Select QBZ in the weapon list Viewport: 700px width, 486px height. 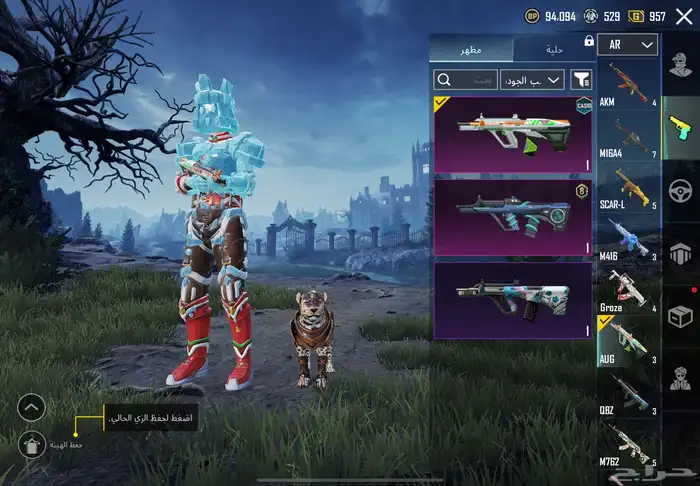628,396
